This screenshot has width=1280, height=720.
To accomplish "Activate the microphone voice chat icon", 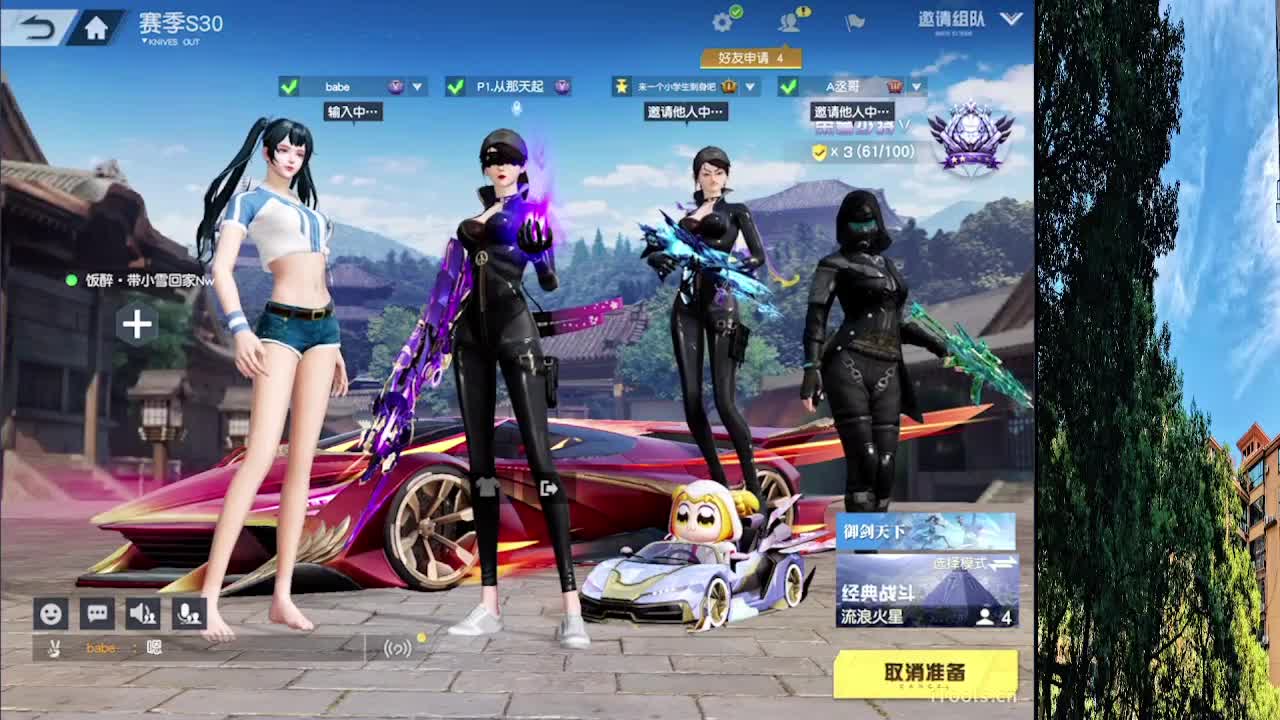I will pyautogui.click(x=187, y=613).
